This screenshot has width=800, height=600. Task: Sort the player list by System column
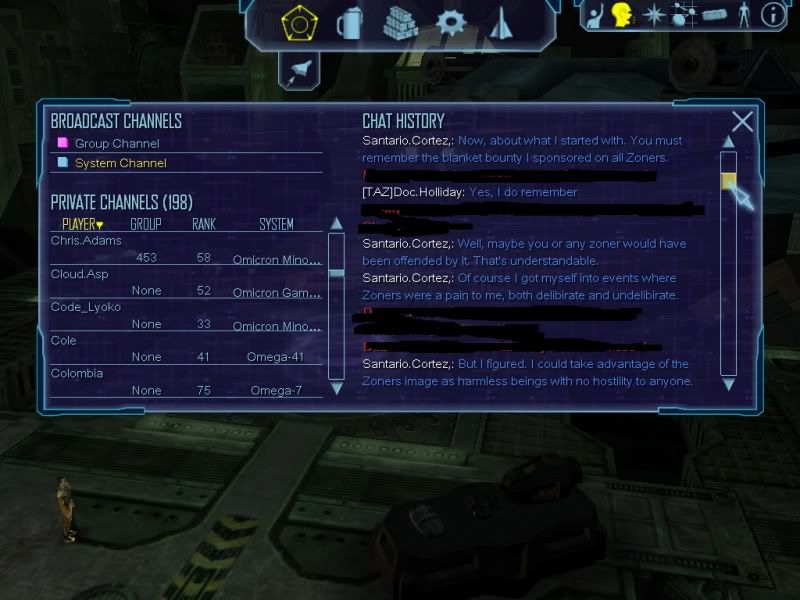pyautogui.click(x=276, y=224)
